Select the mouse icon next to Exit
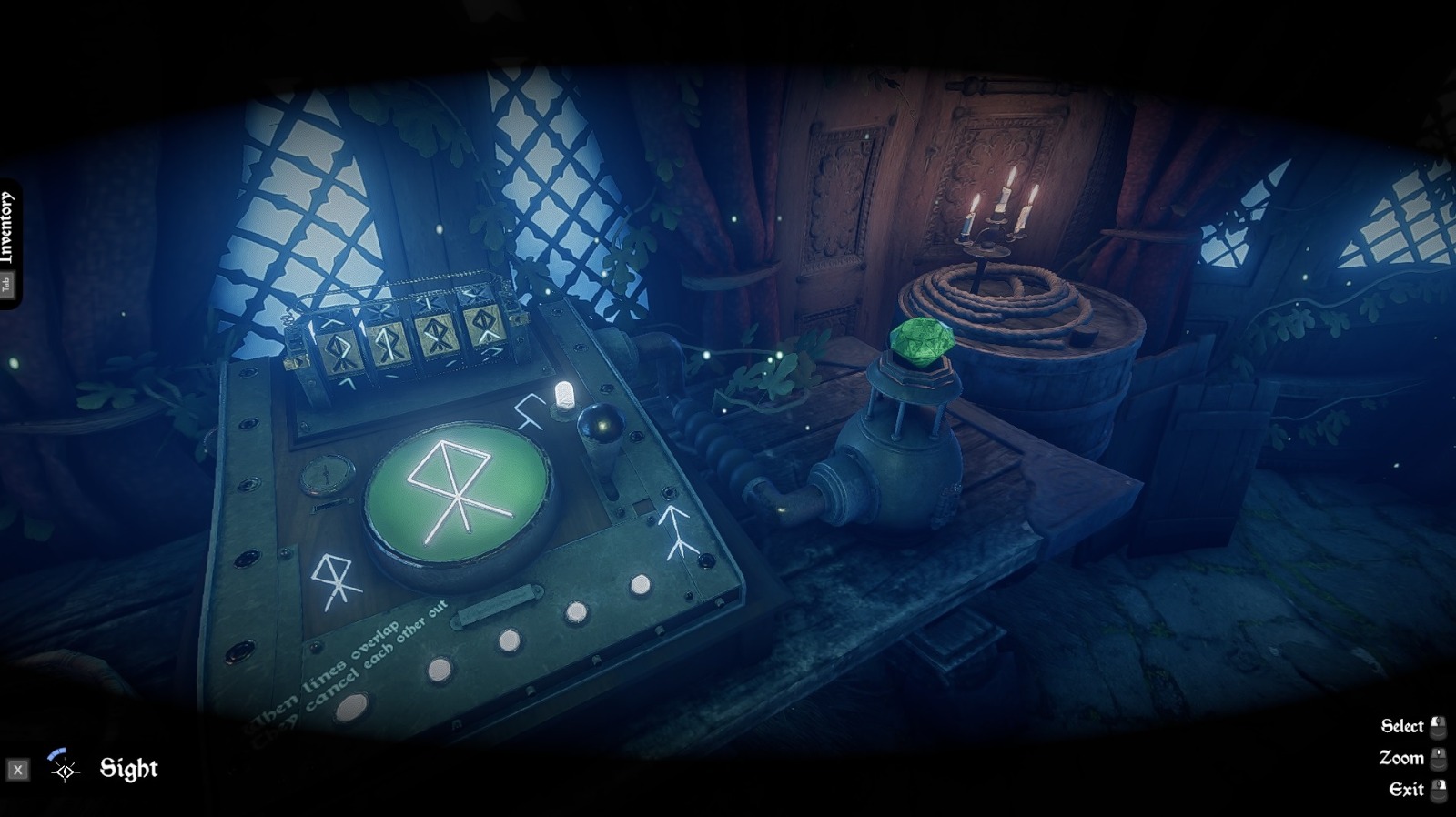Viewport: 1456px width, 817px height. (x=1440, y=790)
